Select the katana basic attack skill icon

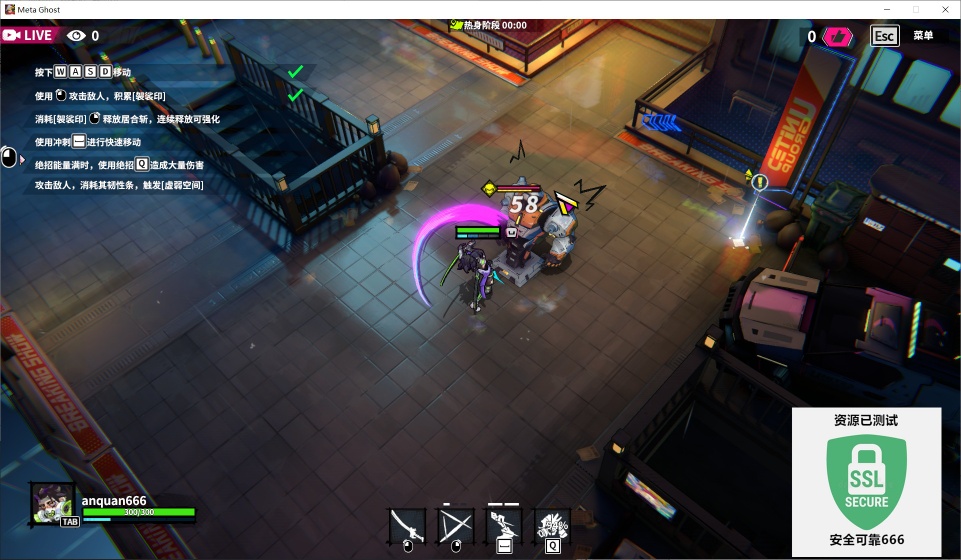point(407,526)
